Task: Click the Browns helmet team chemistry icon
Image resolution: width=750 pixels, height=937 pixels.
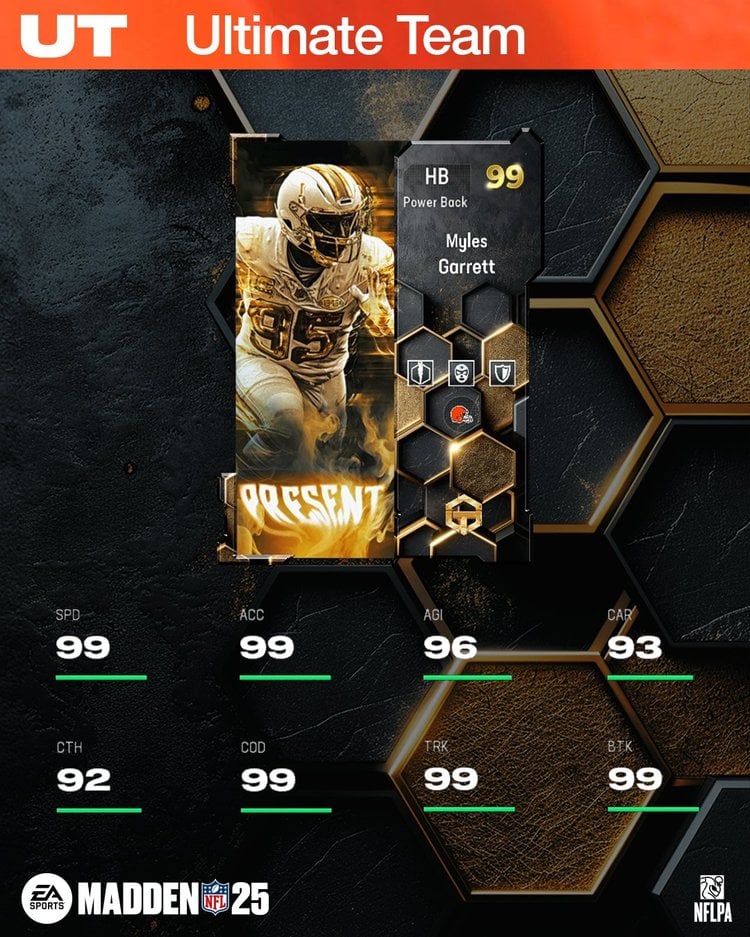Action: click(460, 412)
